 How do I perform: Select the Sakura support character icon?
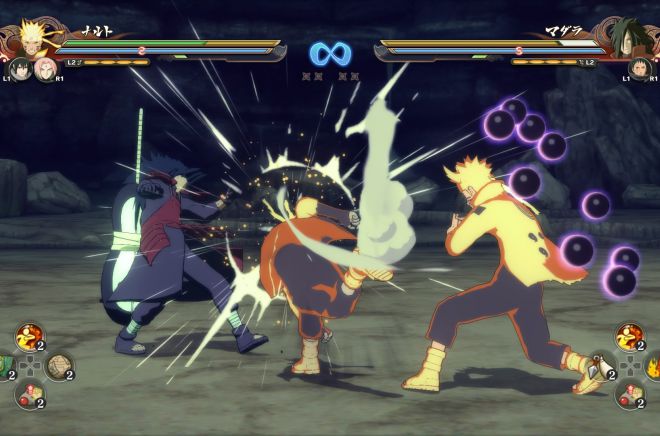coord(44,69)
